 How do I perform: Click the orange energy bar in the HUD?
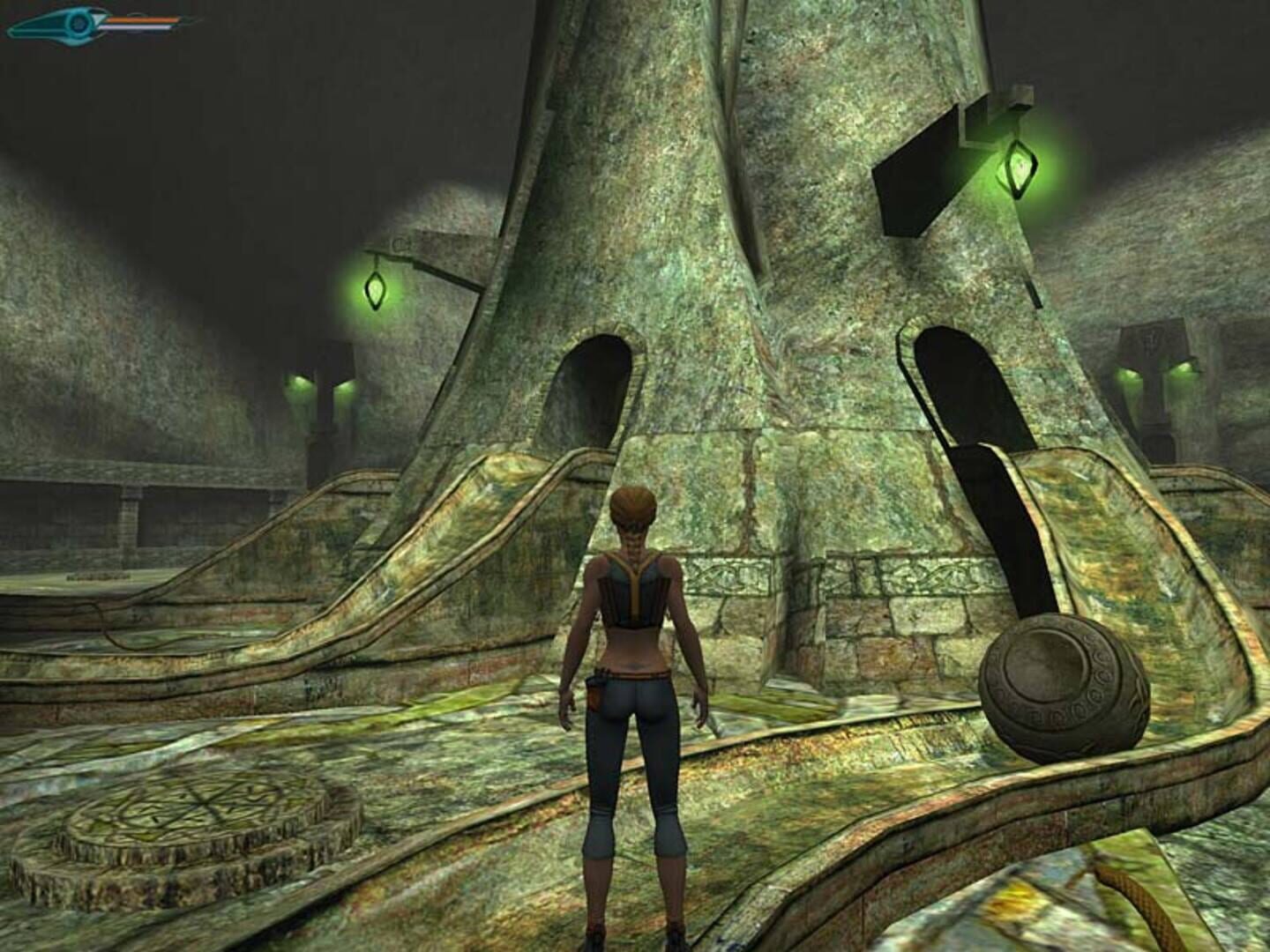pos(141,19)
